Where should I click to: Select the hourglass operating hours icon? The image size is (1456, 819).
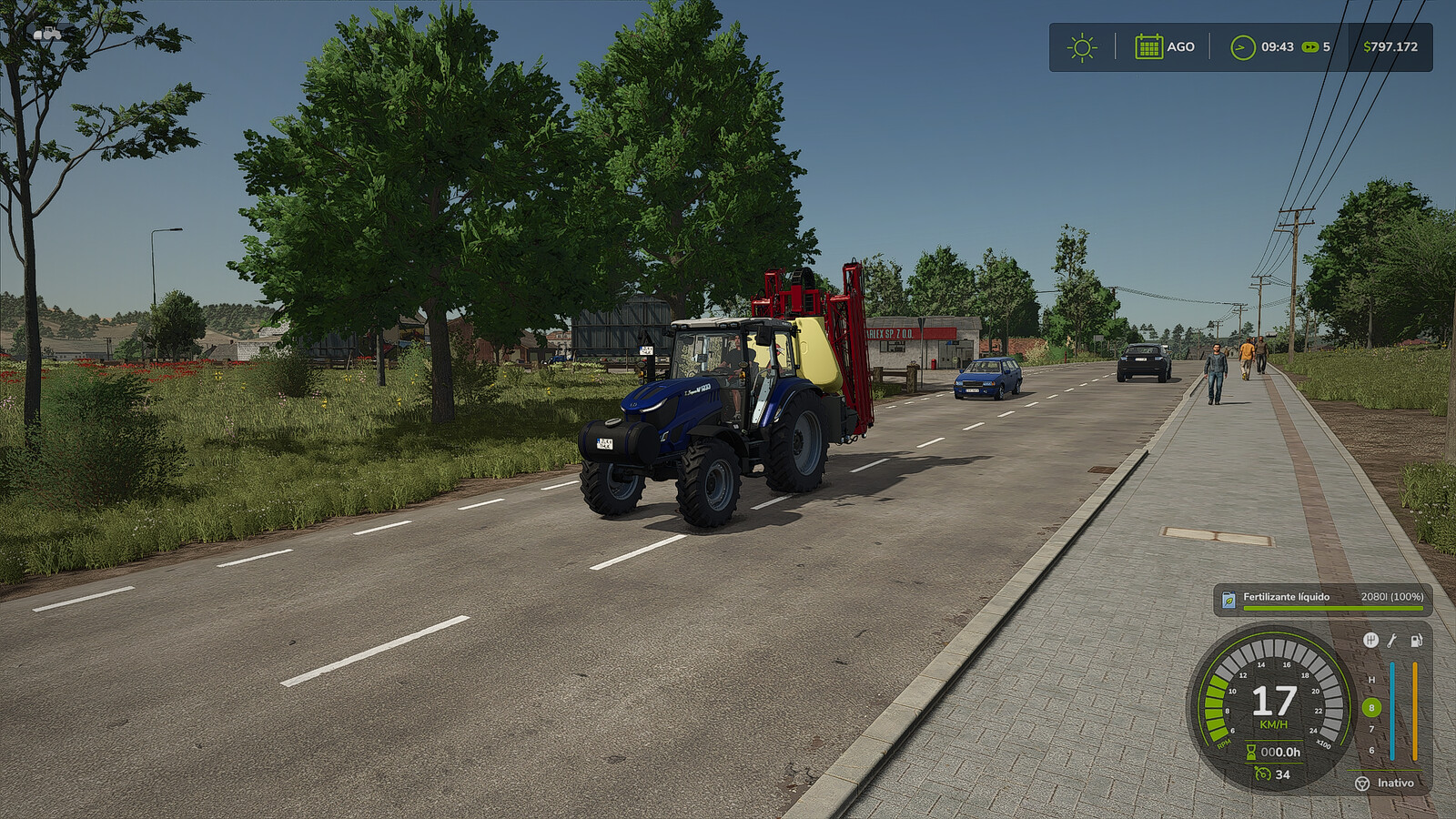click(1251, 752)
